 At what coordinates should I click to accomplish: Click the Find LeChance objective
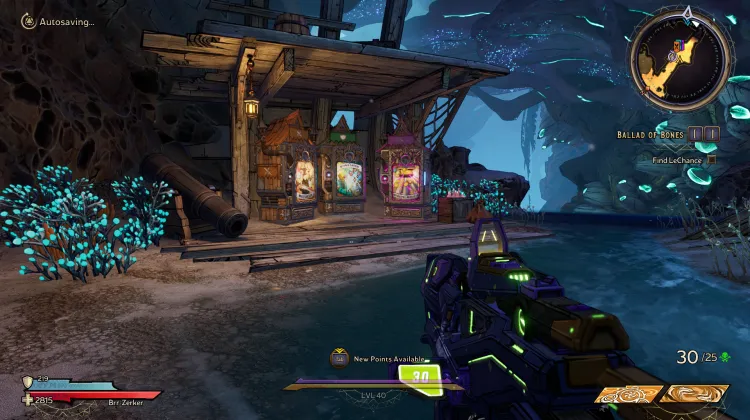(676, 160)
